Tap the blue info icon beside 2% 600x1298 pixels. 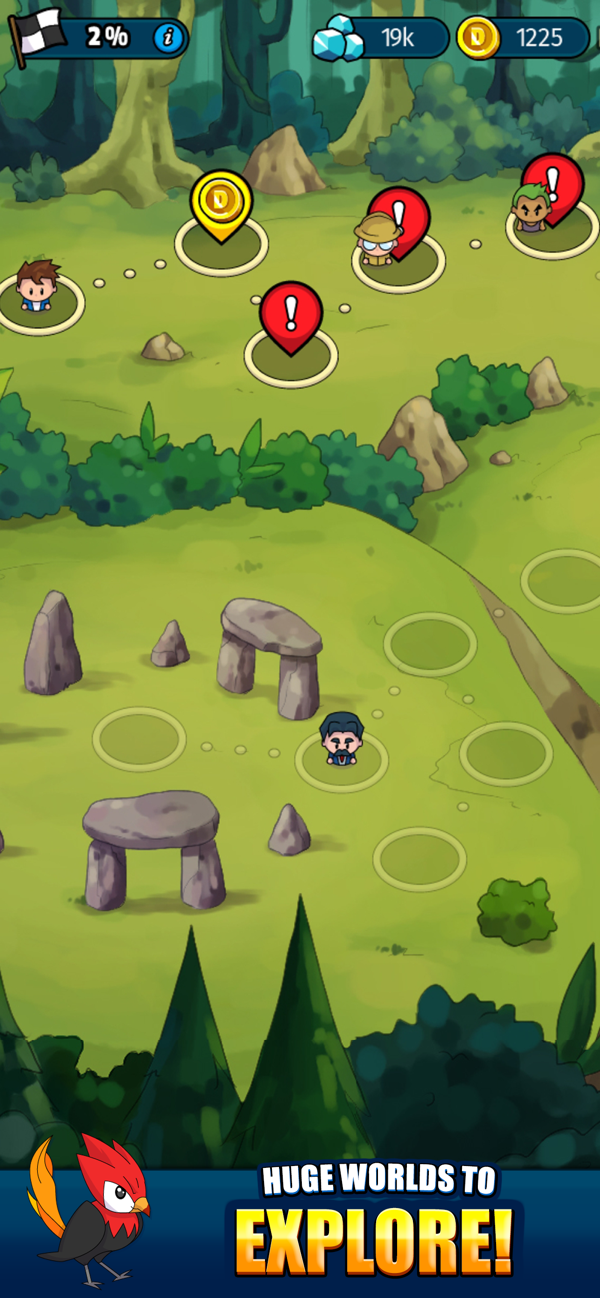169,38
